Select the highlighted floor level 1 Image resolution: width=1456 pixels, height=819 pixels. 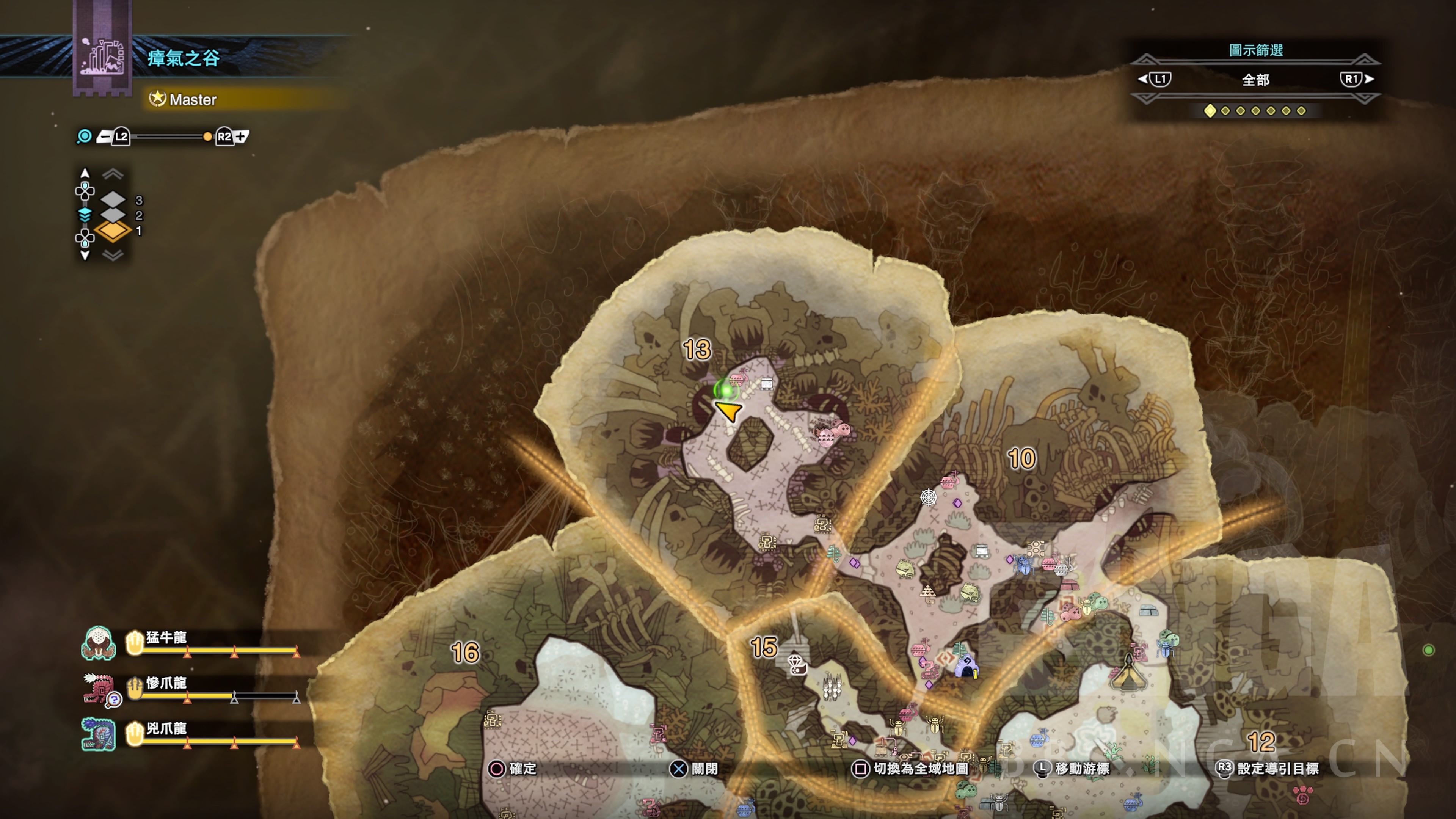pyautogui.click(x=114, y=231)
